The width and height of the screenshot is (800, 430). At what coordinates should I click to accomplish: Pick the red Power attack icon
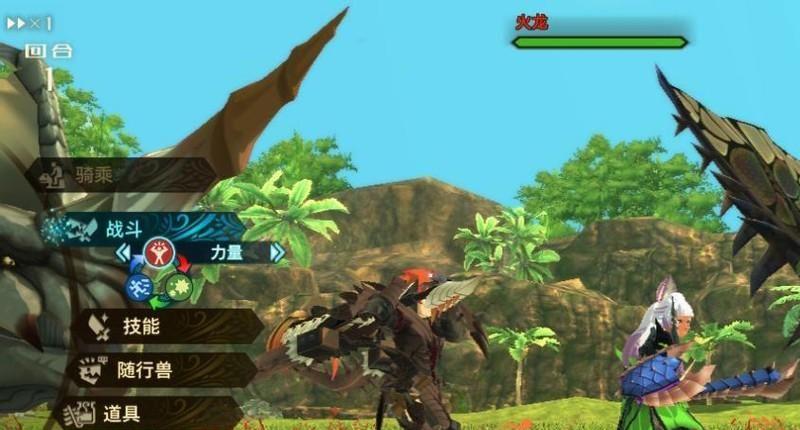(x=157, y=253)
